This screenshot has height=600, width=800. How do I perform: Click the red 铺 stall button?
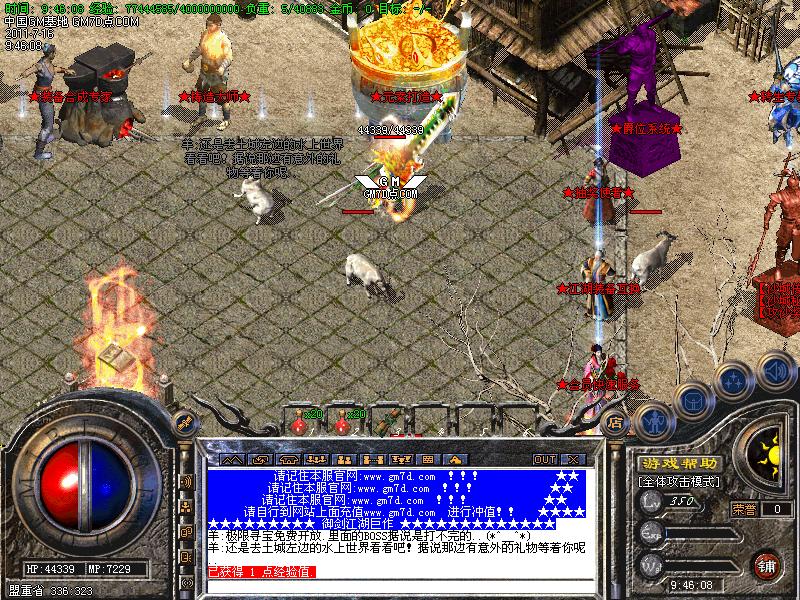click(x=767, y=565)
